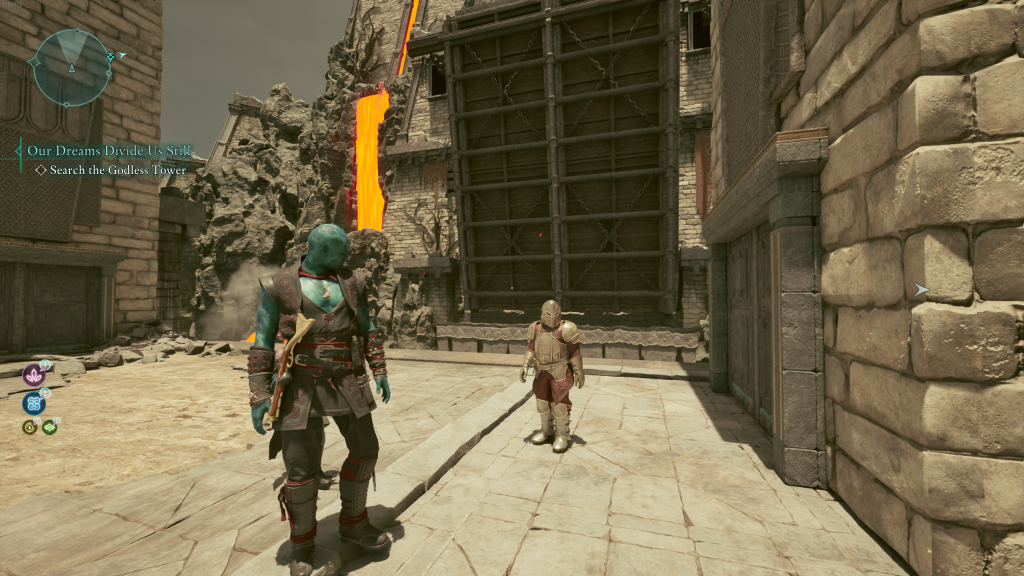Select the small yellow ability icon
Viewport: 1024px width, 576px height.
pos(30,427)
